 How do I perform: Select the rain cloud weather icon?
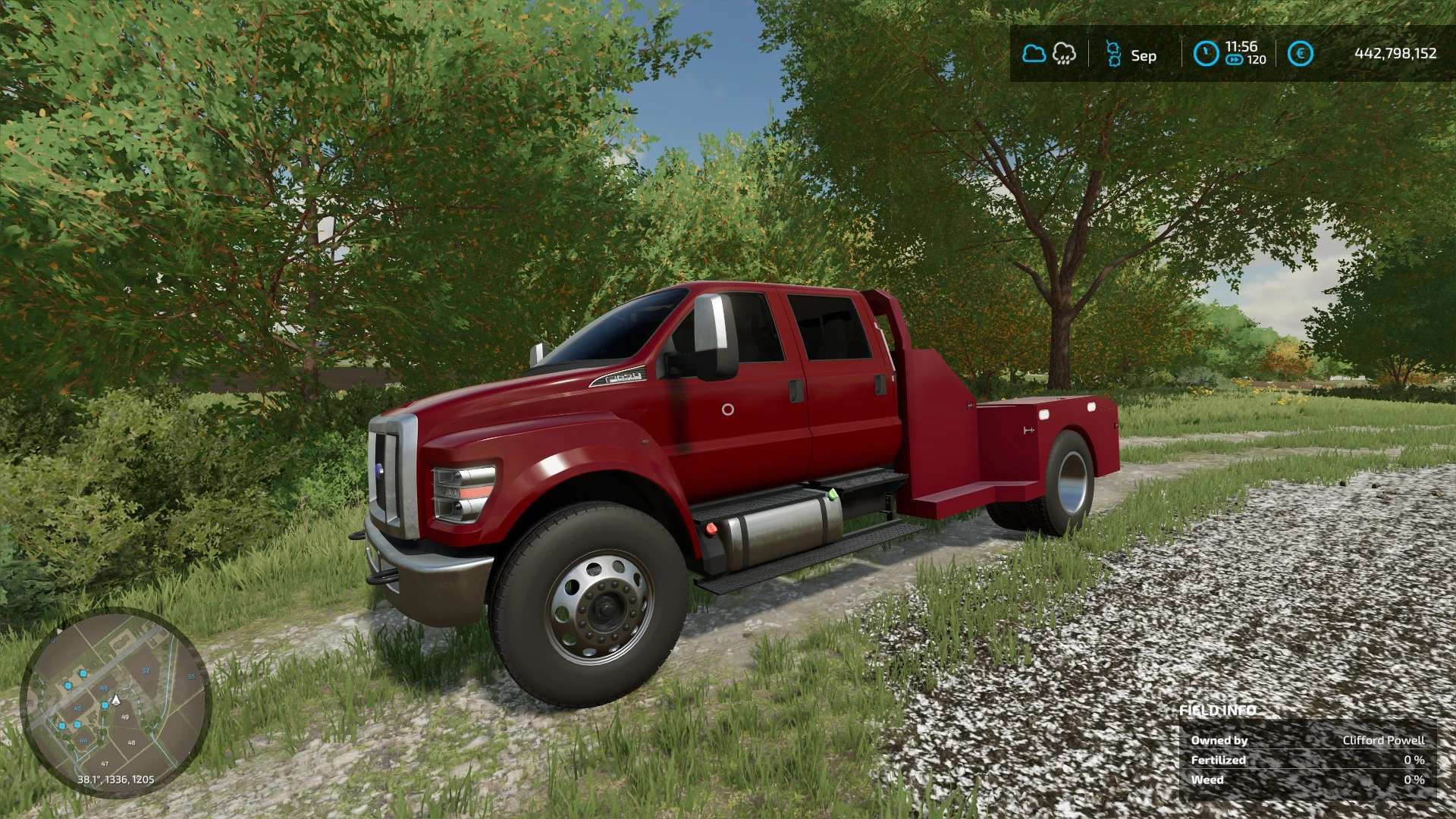[x=1064, y=54]
